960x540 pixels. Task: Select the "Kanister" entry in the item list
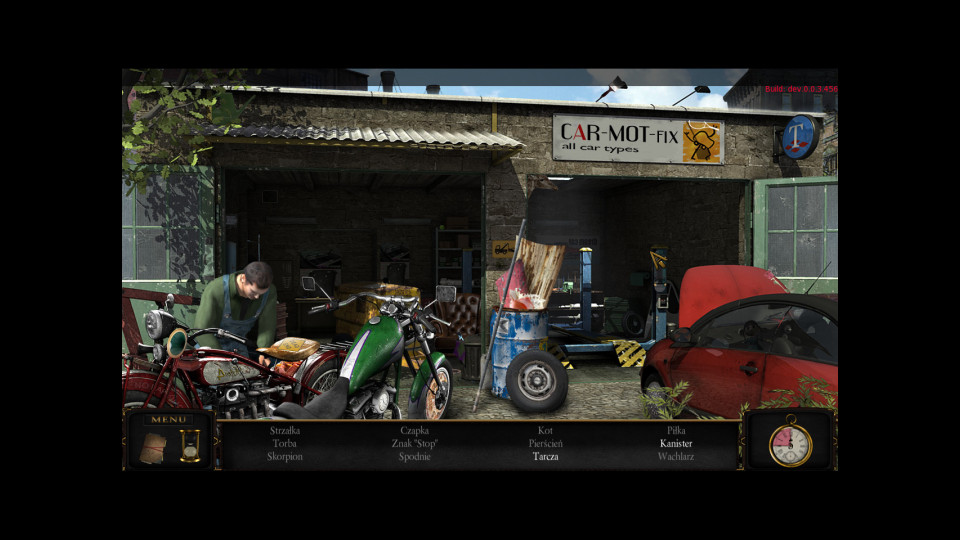pyautogui.click(x=676, y=443)
